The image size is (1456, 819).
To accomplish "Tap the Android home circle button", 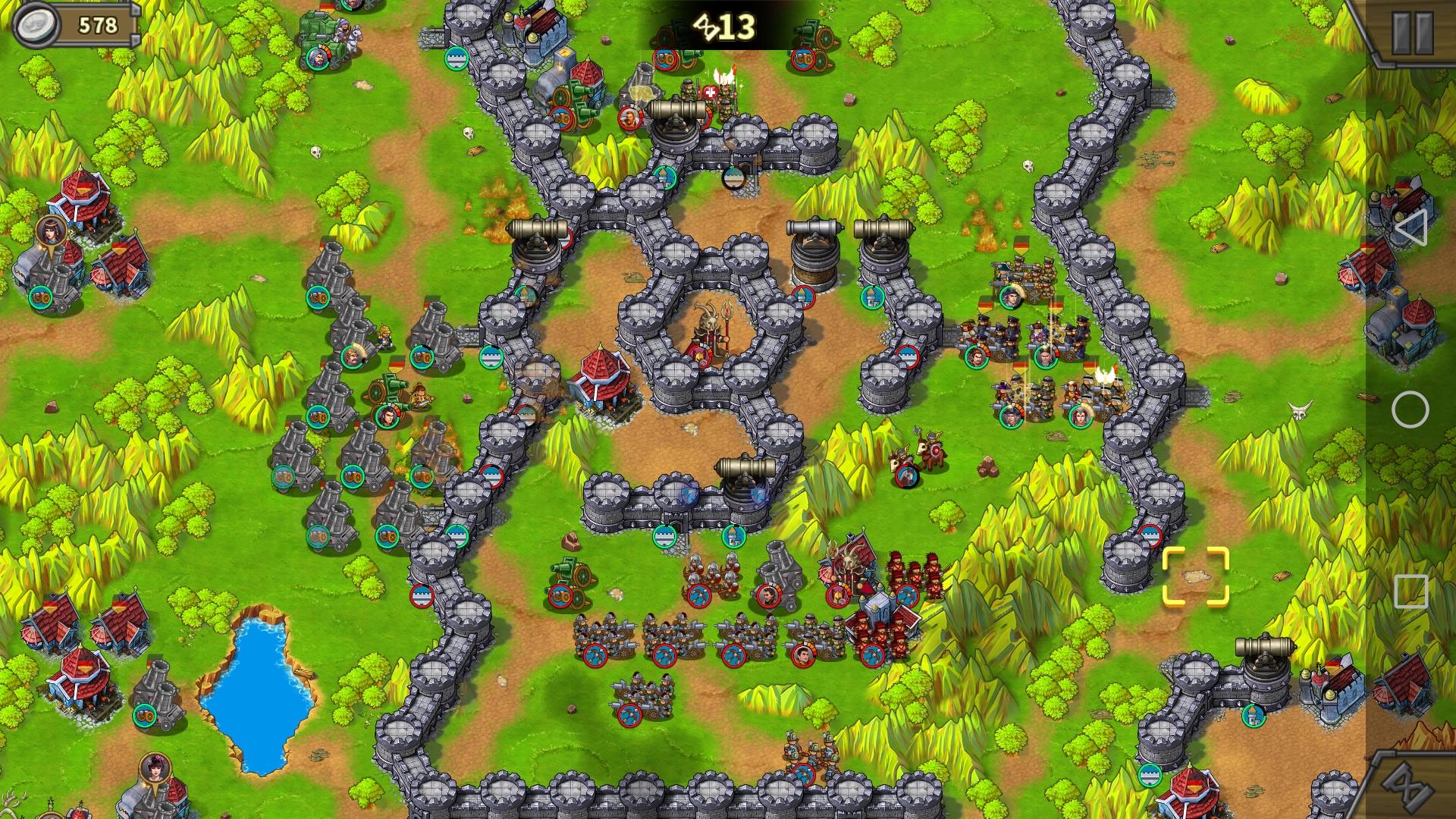I will tap(1410, 409).
